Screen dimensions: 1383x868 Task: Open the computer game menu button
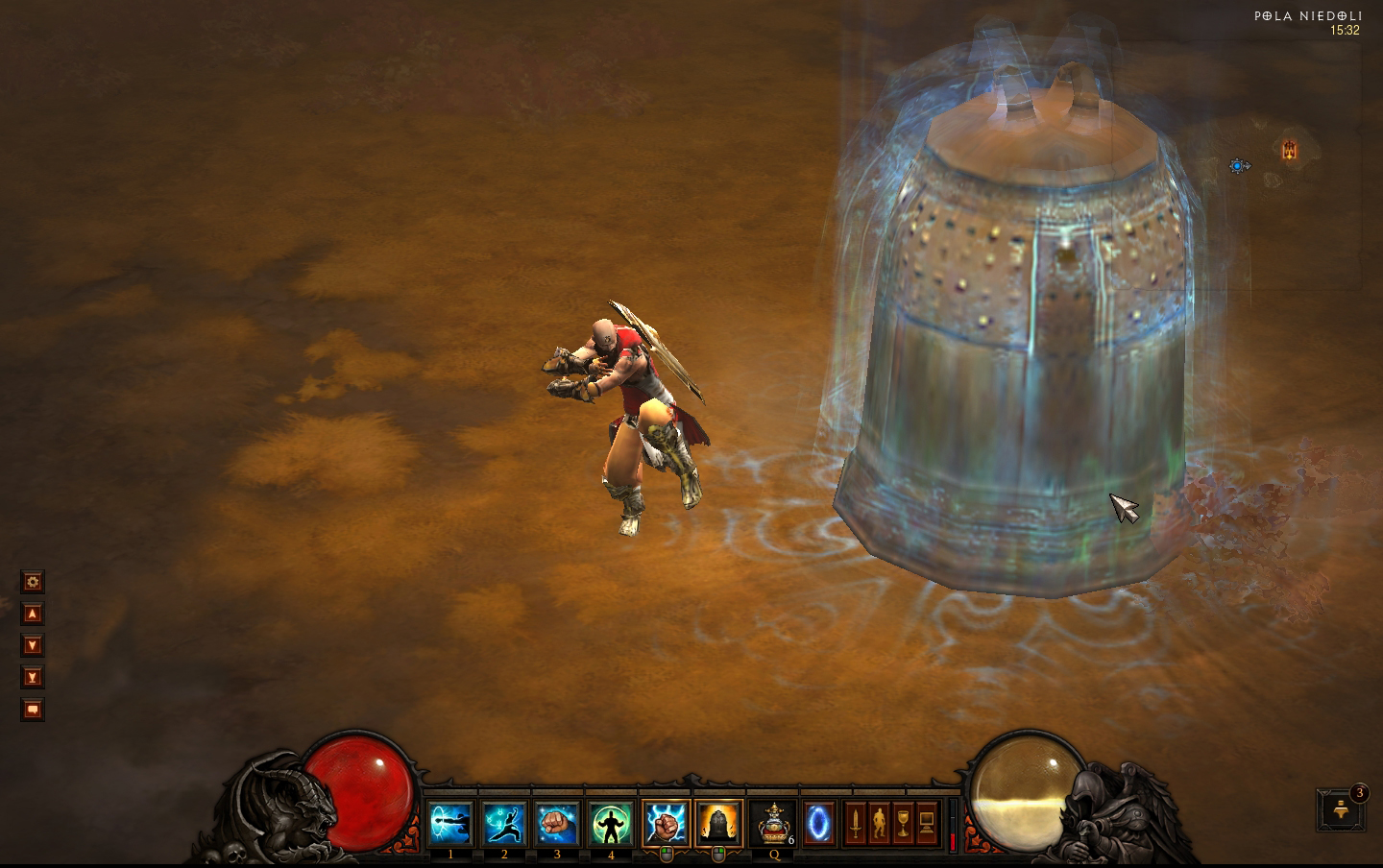926,824
